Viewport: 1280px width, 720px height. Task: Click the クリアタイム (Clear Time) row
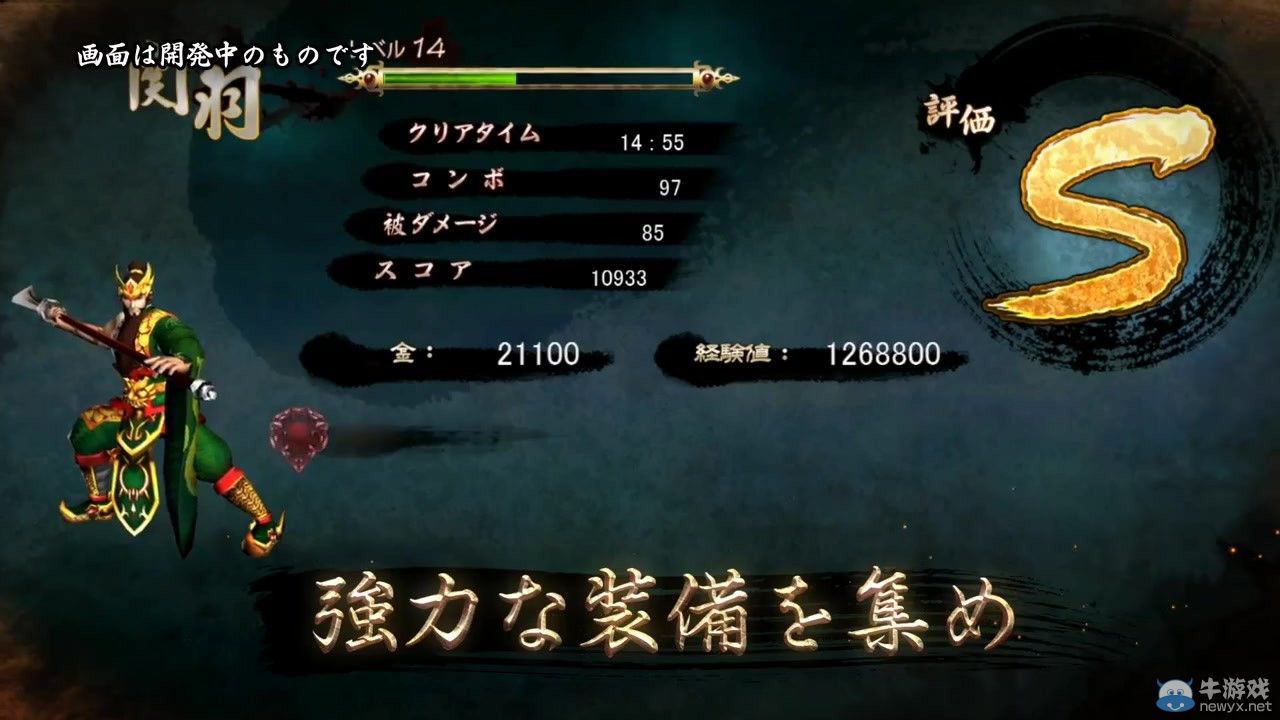click(x=475, y=133)
